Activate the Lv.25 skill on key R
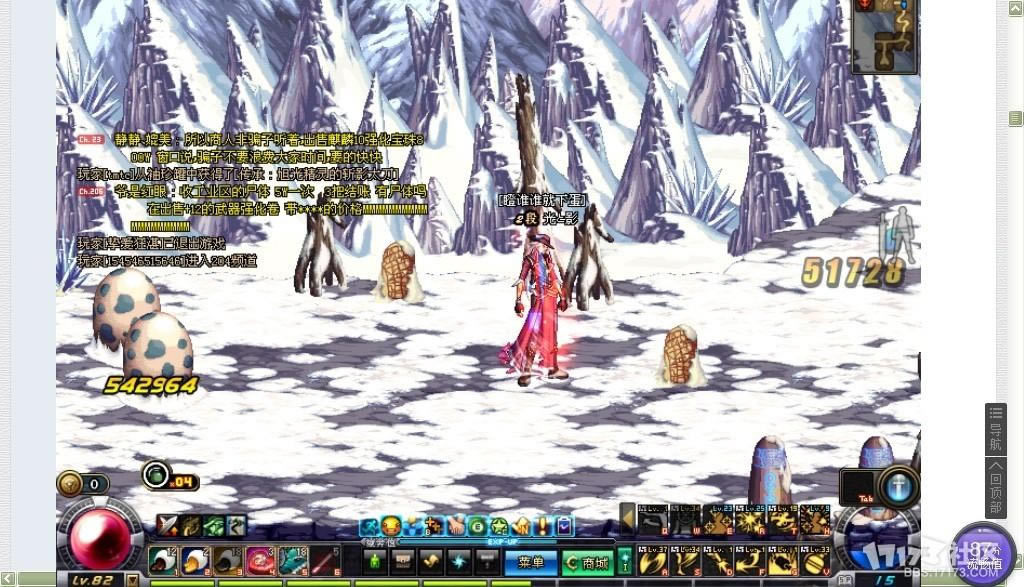The height and width of the screenshot is (587, 1024). (x=751, y=518)
